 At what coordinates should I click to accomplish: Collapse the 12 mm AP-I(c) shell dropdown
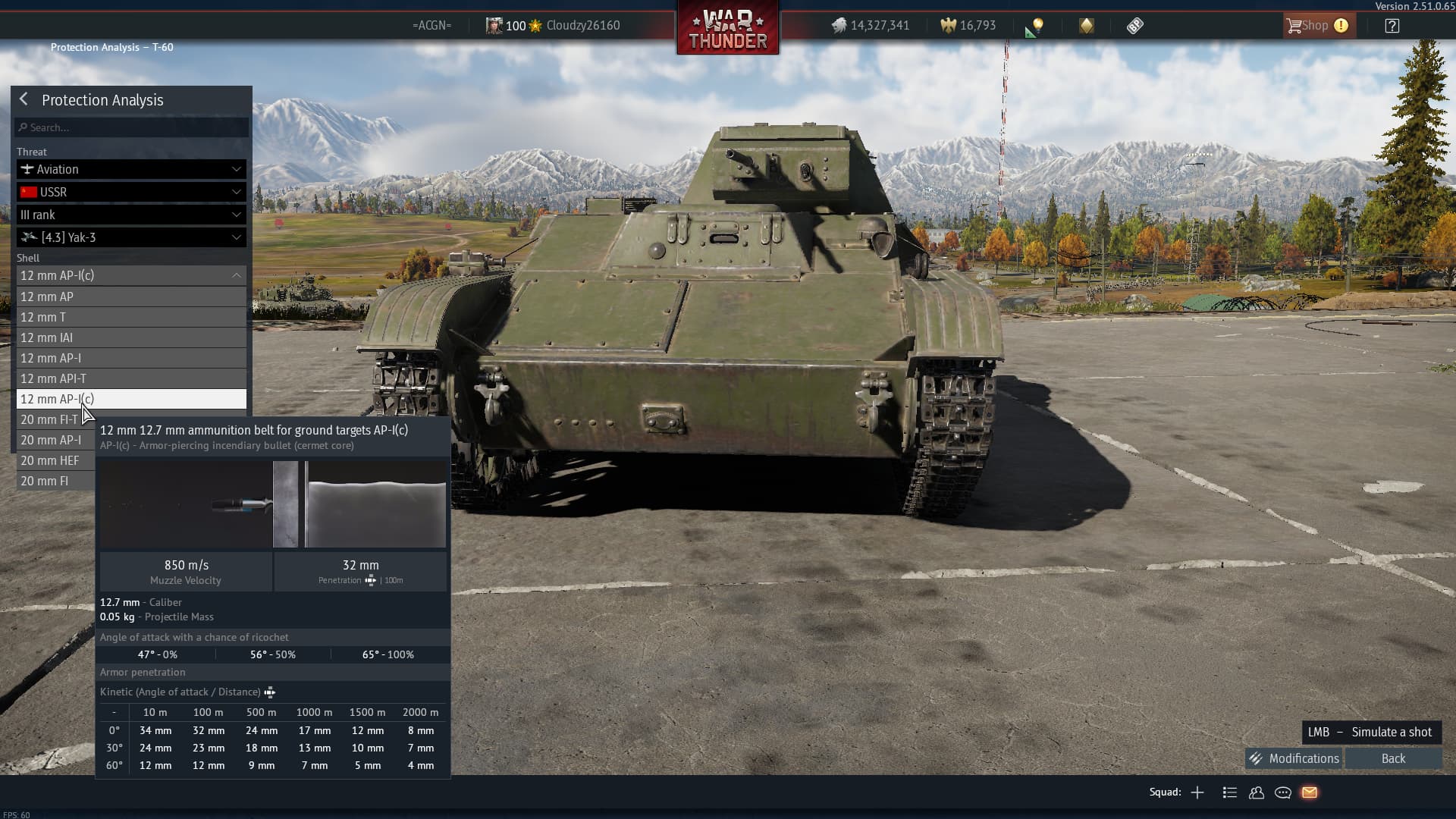[x=131, y=275]
